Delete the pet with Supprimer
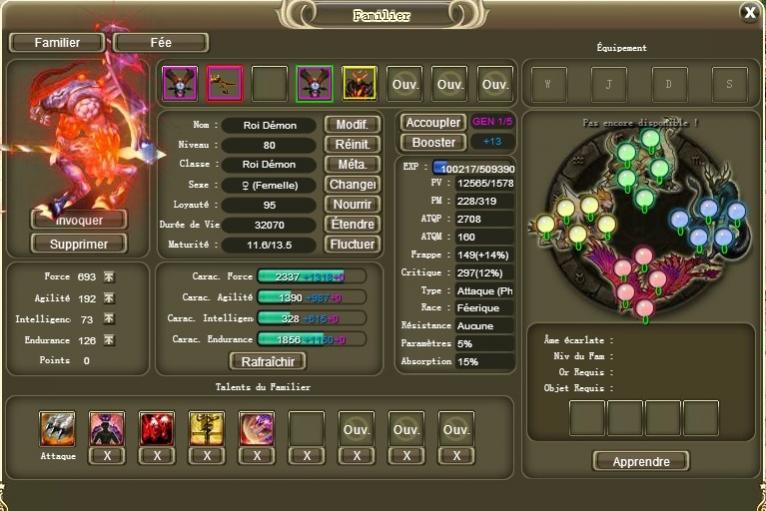The image size is (766, 511). [79, 243]
